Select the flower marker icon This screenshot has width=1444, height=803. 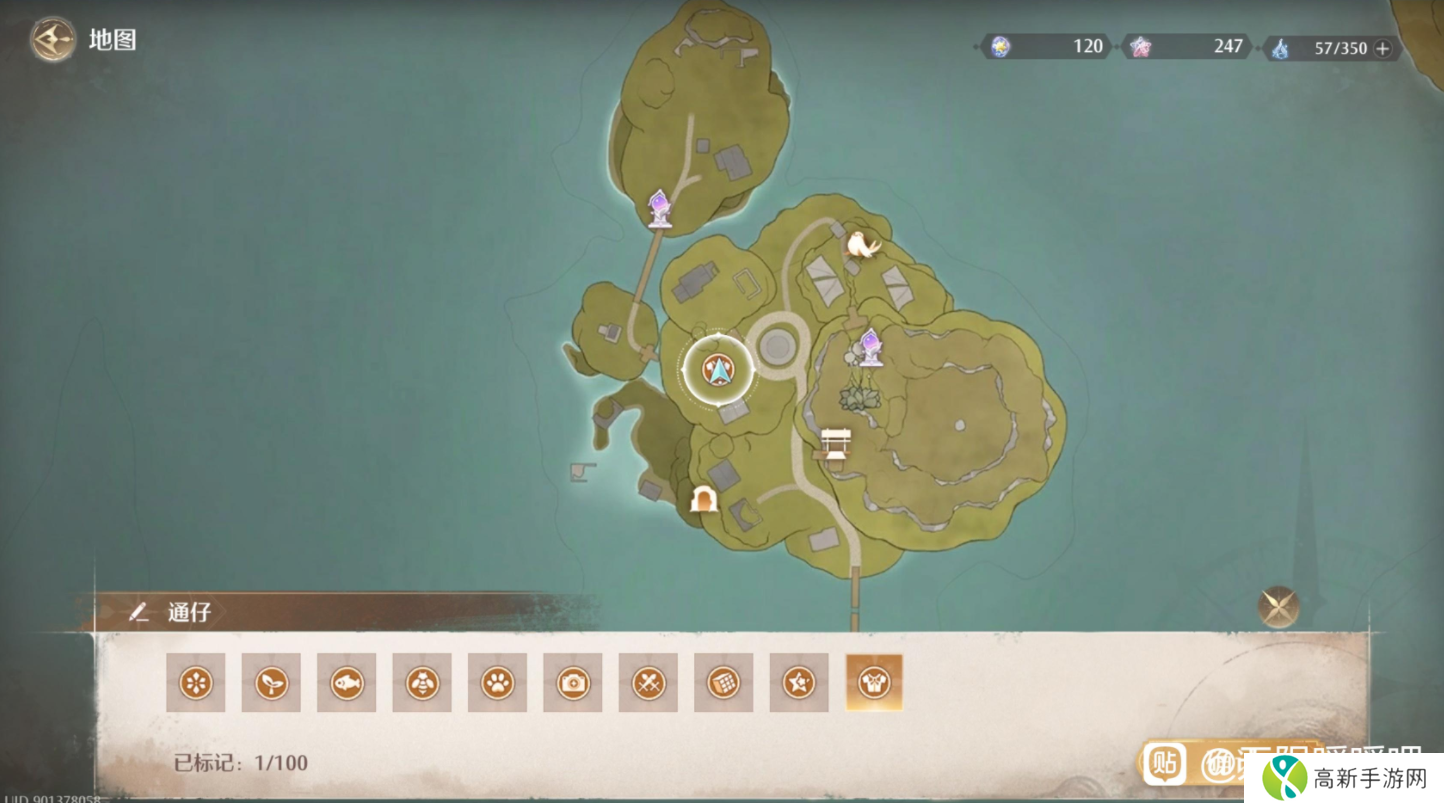coord(196,683)
